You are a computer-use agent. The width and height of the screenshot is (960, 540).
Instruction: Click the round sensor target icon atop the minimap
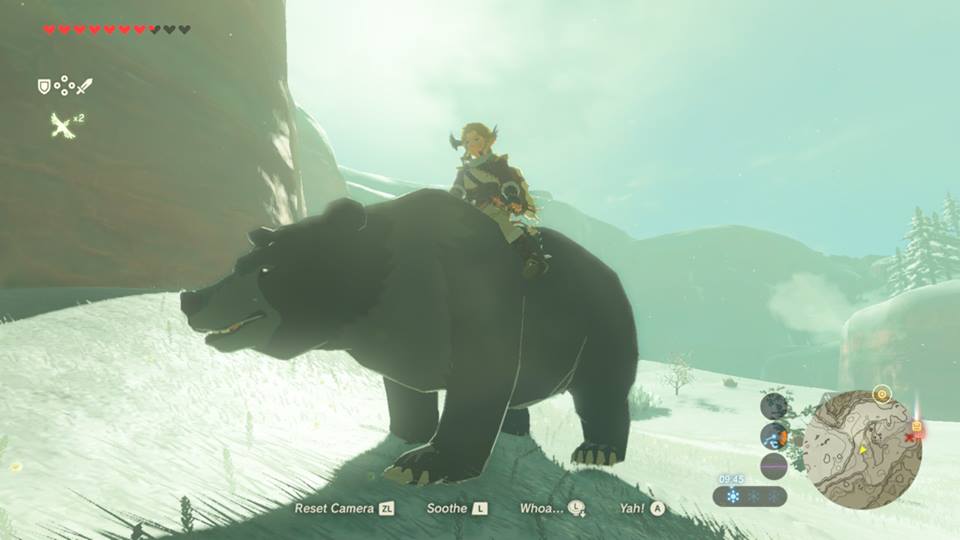coord(881,393)
